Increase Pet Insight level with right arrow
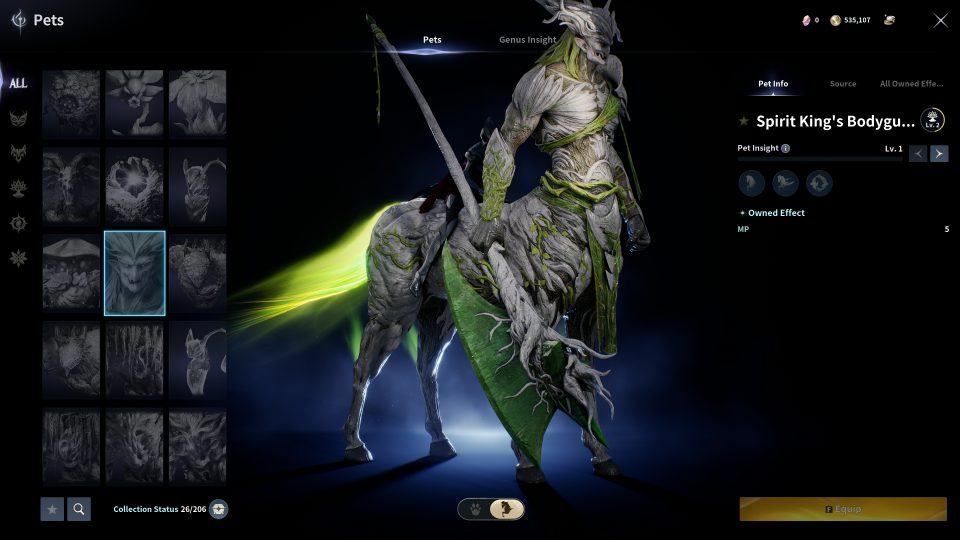The height and width of the screenshot is (540, 960). pyautogui.click(x=939, y=153)
